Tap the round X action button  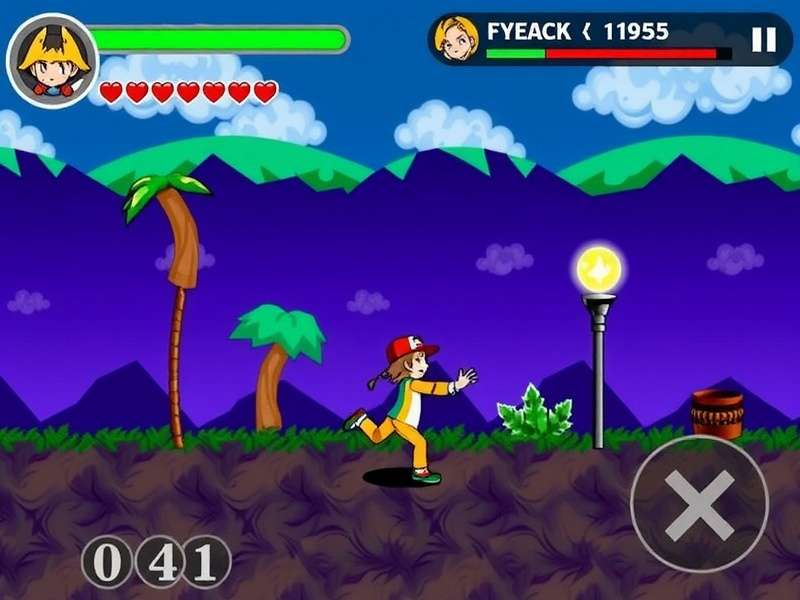click(x=699, y=504)
